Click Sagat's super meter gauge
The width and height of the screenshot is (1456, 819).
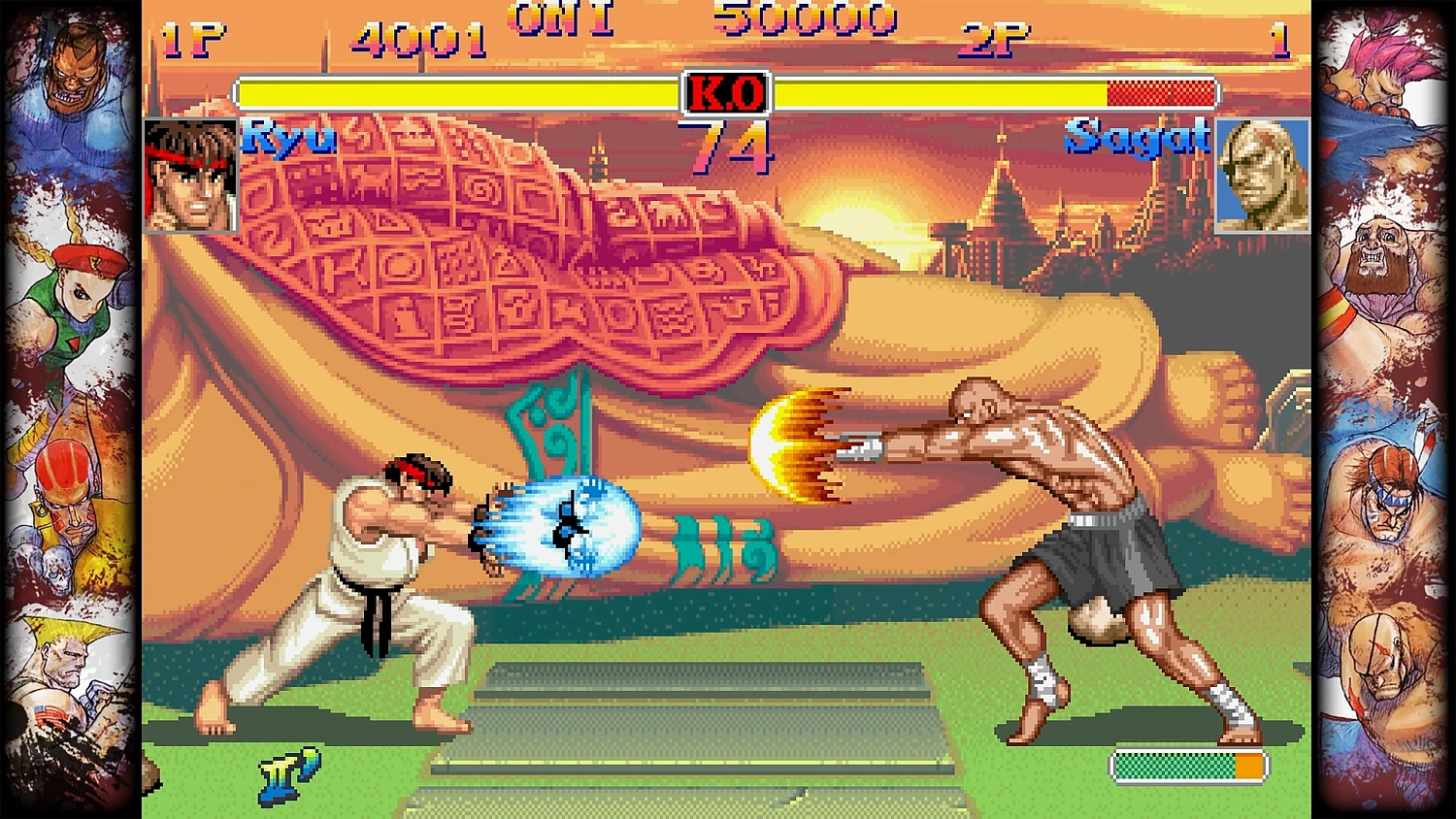pos(1186,766)
